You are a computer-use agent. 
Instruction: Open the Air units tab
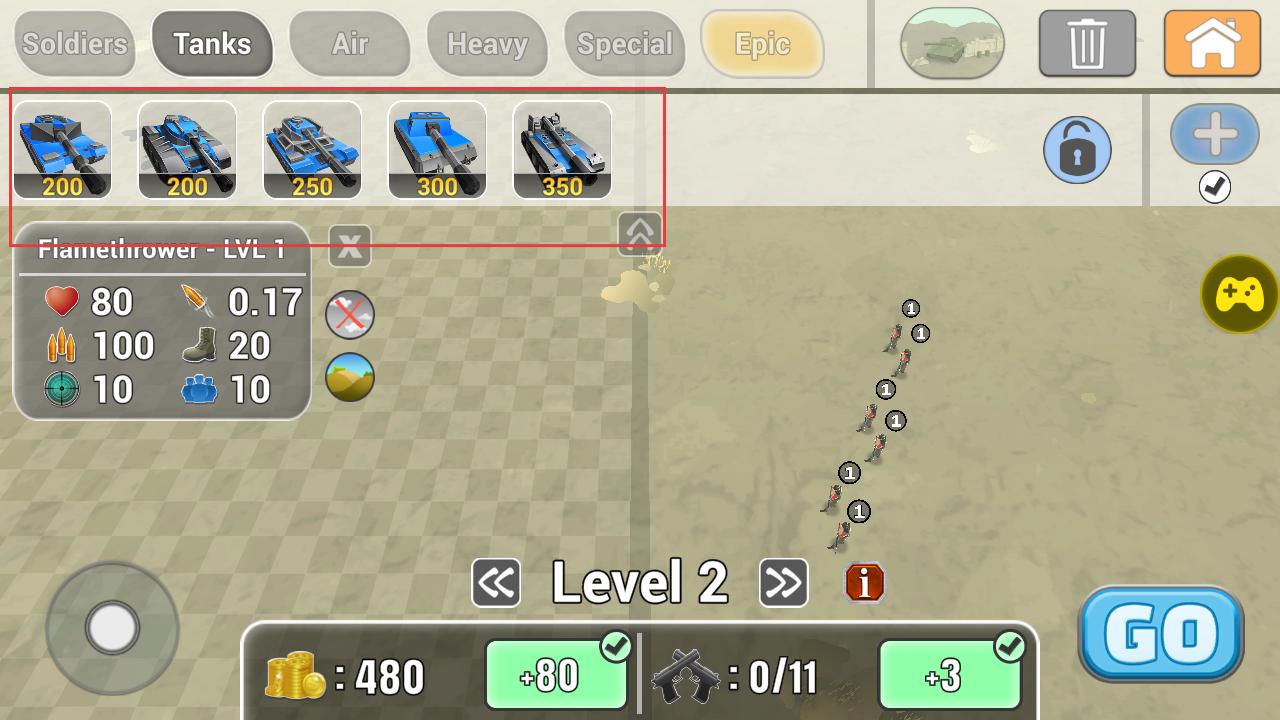point(349,44)
